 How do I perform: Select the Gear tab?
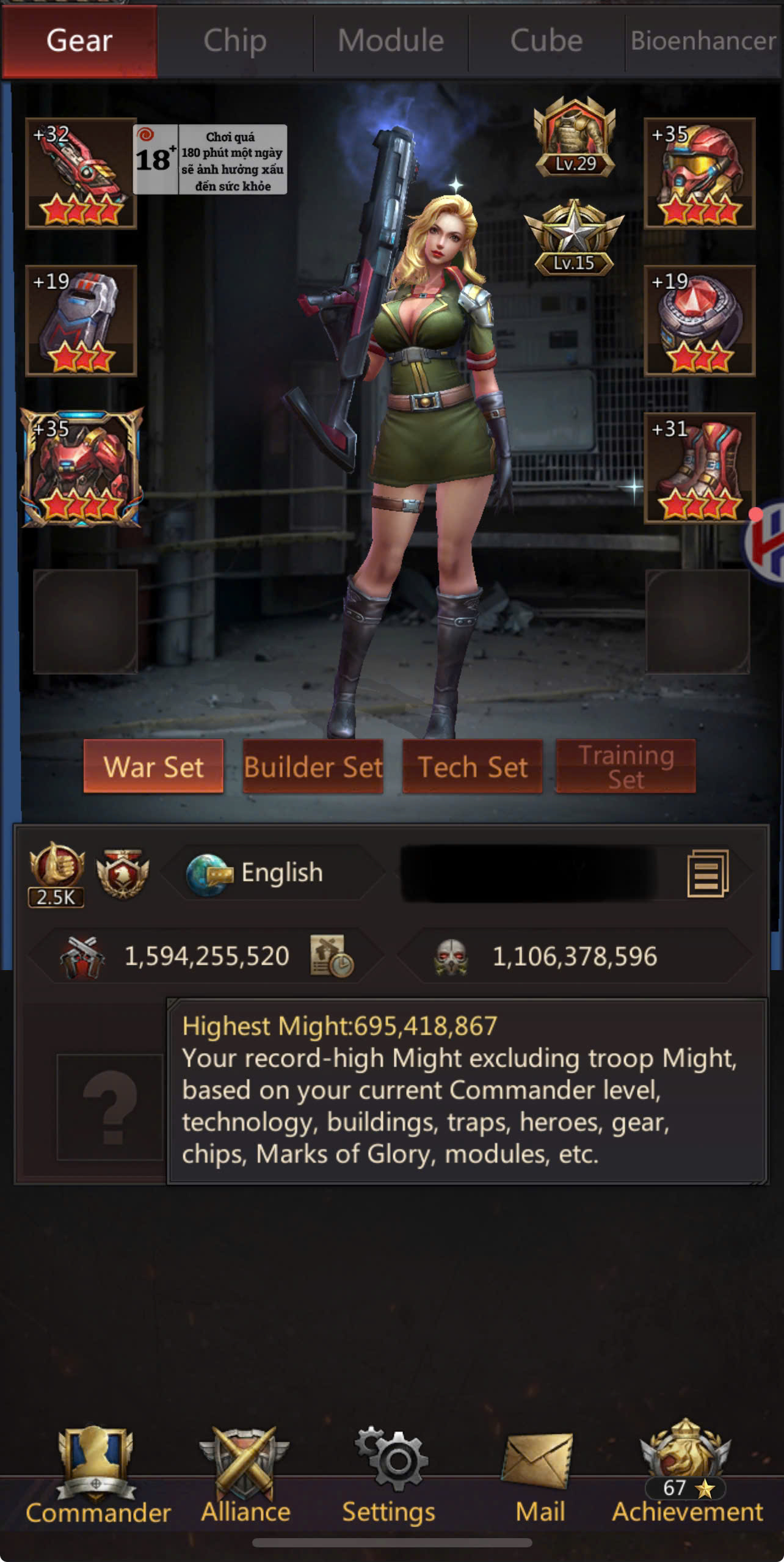point(79,42)
